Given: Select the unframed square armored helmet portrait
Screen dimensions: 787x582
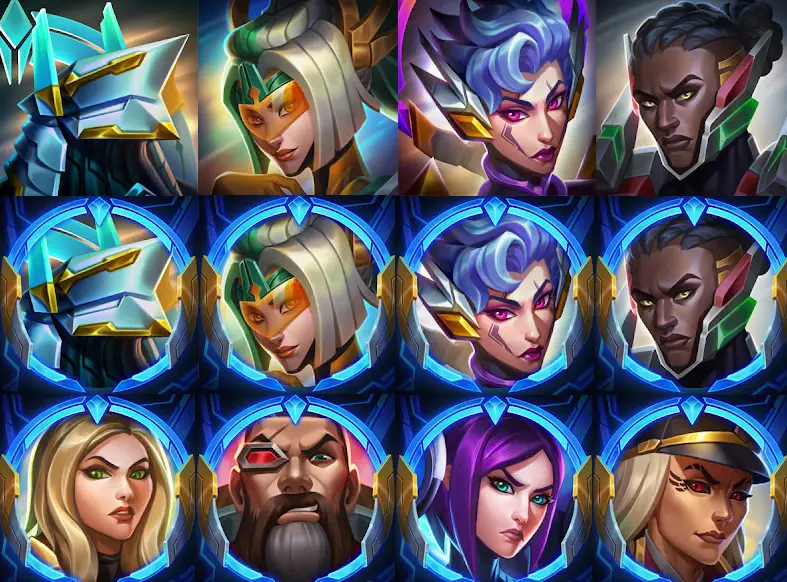Looking at the screenshot, I should pos(98,97).
